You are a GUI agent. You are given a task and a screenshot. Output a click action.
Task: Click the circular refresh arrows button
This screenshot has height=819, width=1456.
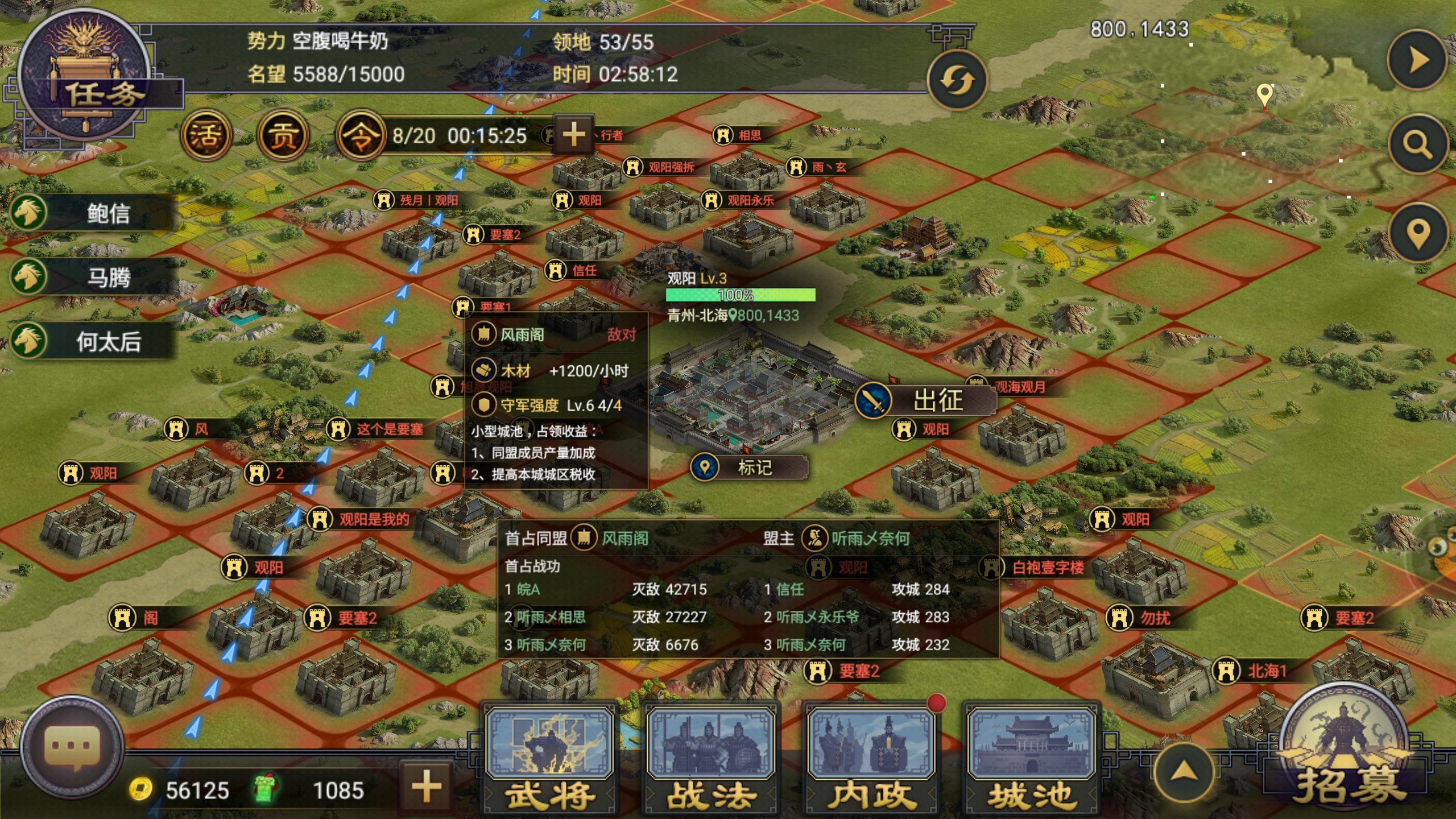(x=957, y=81)
